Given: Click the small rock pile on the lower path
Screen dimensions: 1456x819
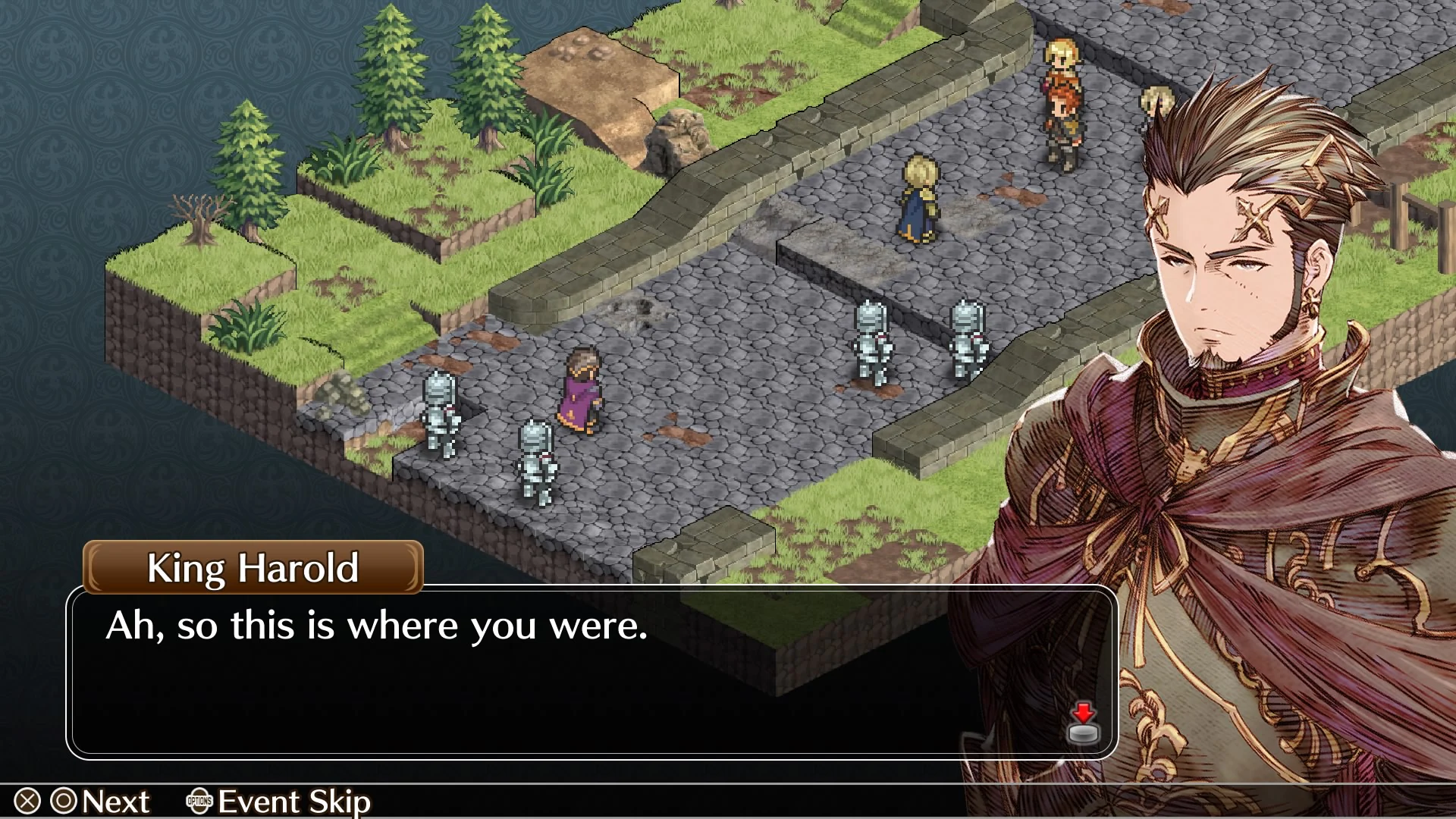Looking at the screenshot, I should [341, 393].
